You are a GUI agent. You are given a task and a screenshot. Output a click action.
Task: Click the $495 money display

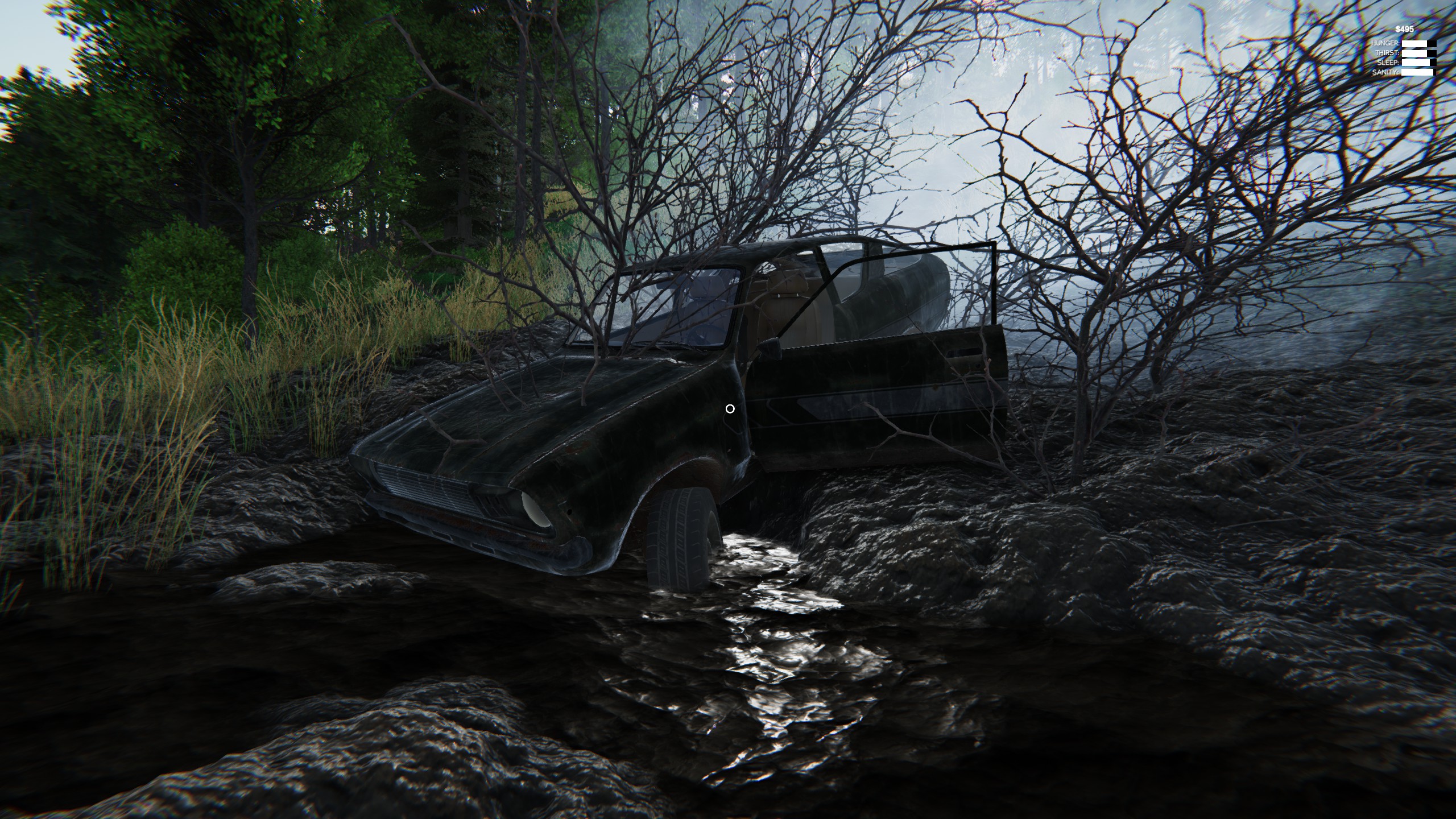[1404, 29]
